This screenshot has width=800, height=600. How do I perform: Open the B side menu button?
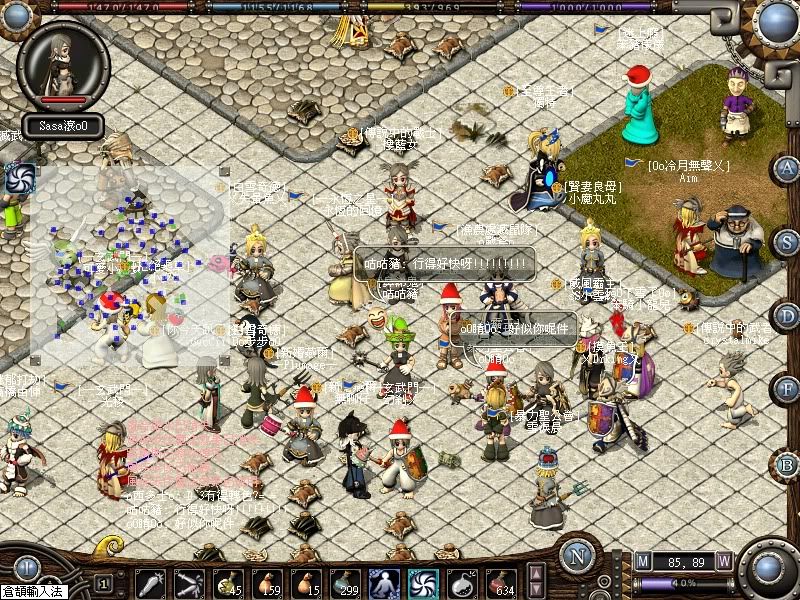tap(787, 464)
